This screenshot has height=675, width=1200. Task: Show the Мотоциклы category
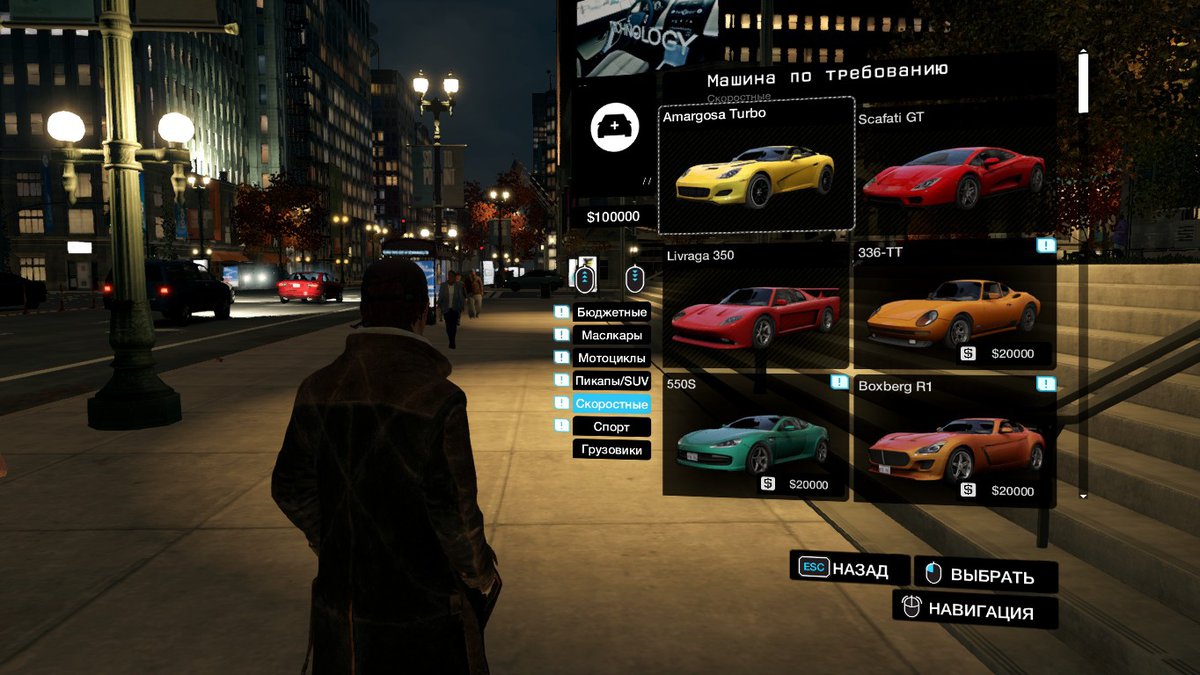[612, 358]
